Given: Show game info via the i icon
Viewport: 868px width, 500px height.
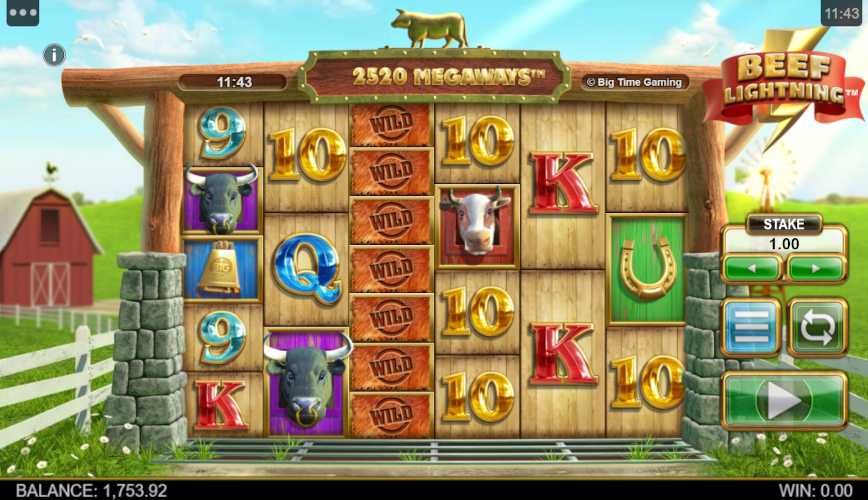Looking at the screenshot, I should coord(54,55).
